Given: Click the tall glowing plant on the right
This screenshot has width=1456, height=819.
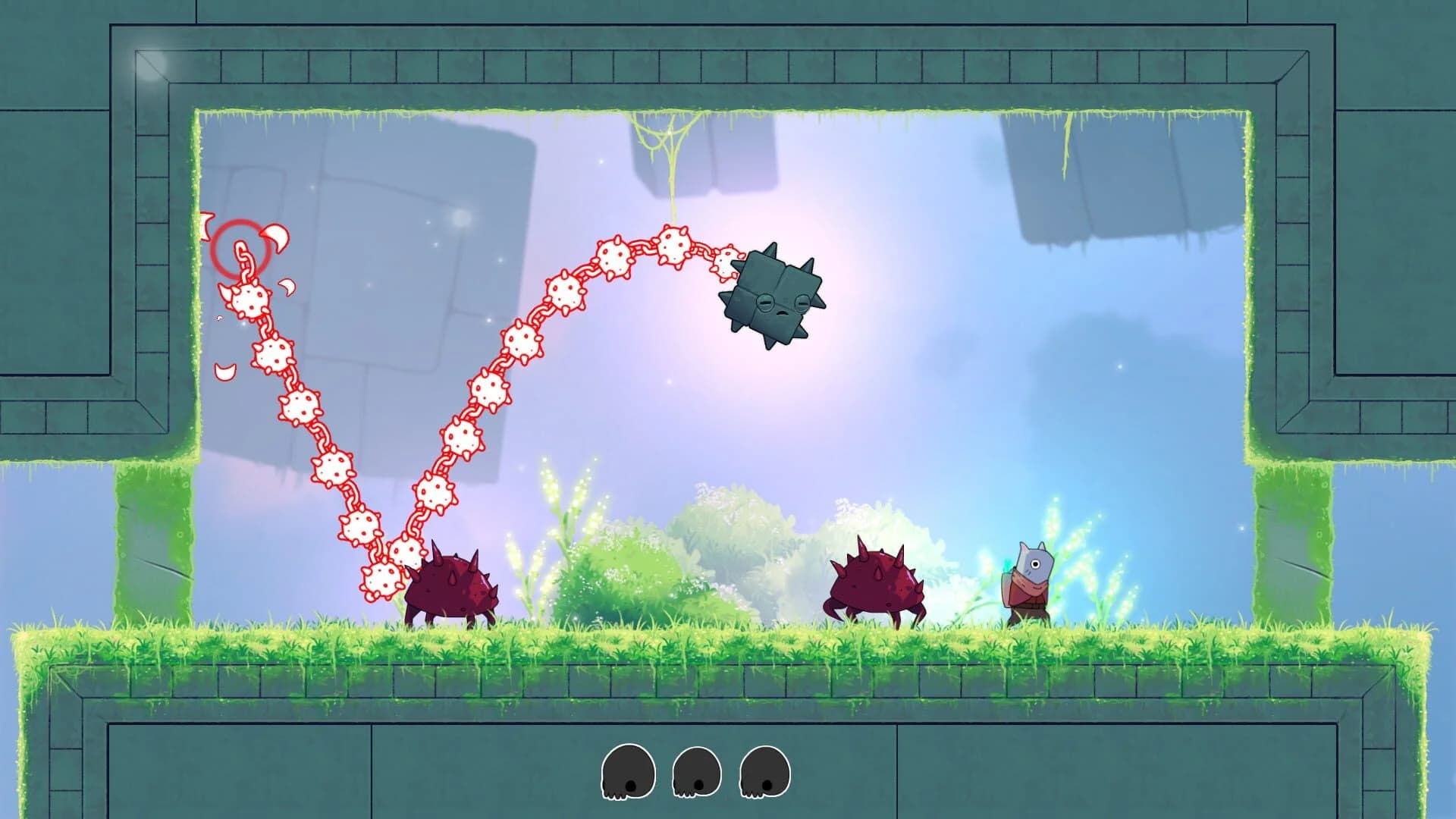Looking at the screenshot, I should point(1084,546).
